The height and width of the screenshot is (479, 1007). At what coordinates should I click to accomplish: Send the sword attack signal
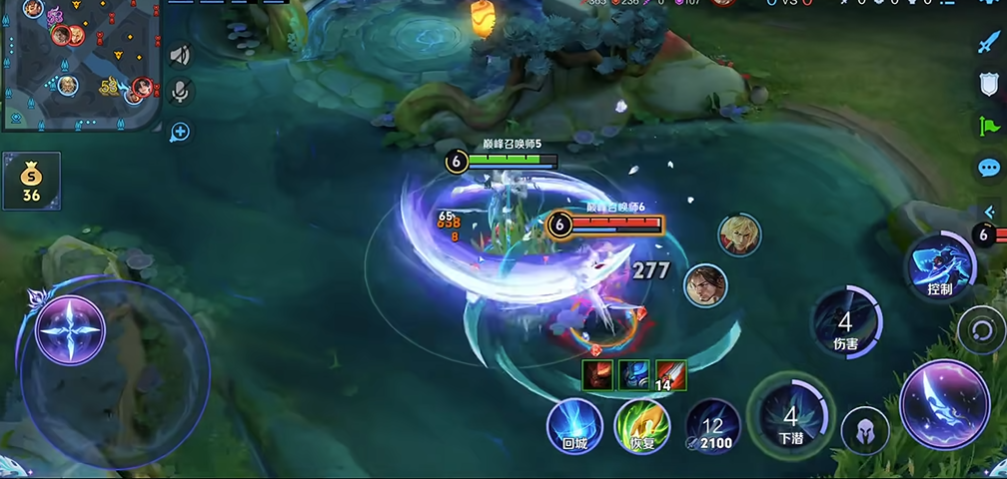click(x=989, y=43)
